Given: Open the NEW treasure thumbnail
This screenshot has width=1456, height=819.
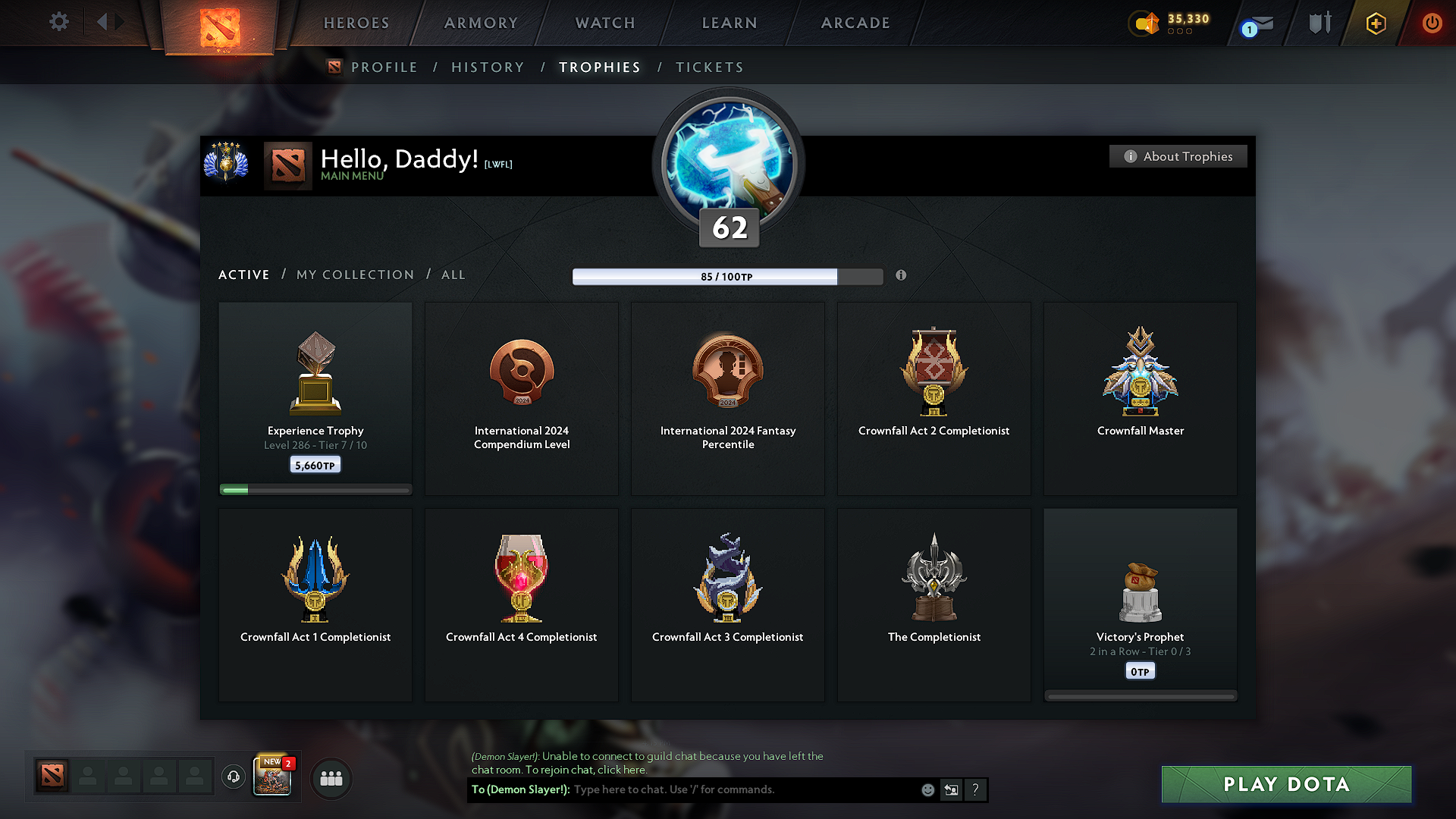Looking at the screenshot, I should 271,775.
